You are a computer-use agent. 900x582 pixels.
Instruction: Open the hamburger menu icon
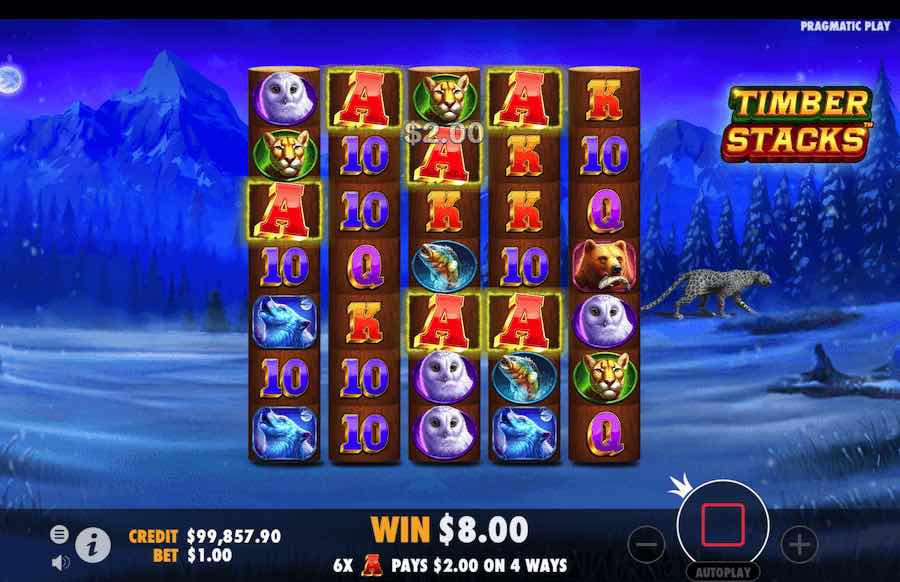coord(59,535)
